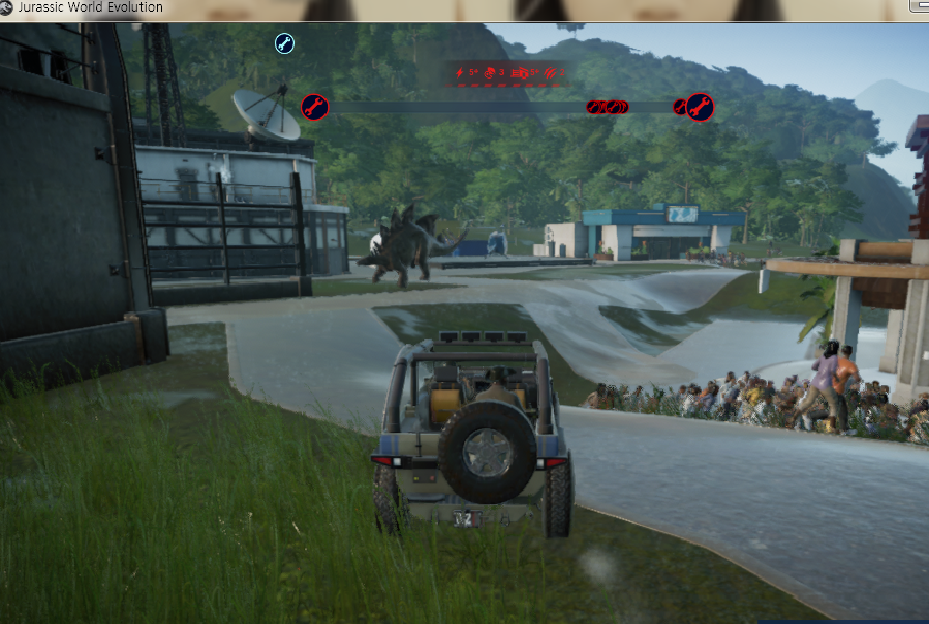Open the lightning bolt power alert
929x624 pixels.
pyautogui.click(x=461, y=73)
